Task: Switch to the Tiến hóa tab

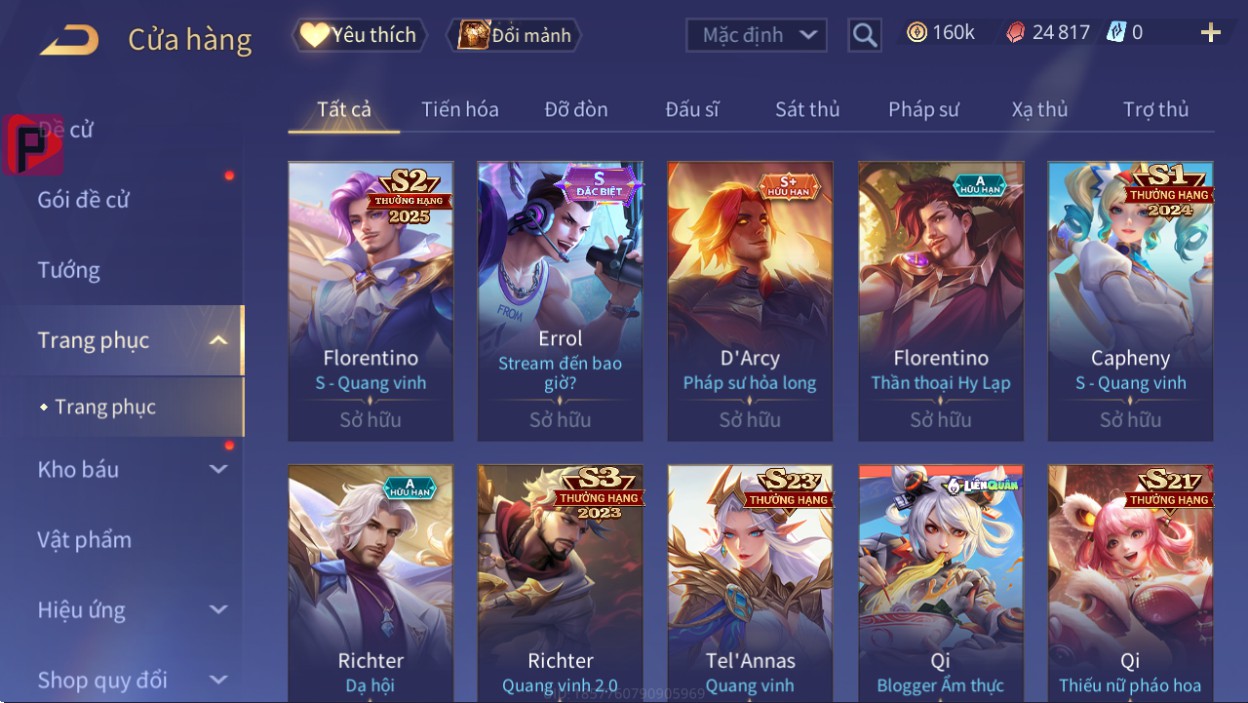Action: click(460, 109)
